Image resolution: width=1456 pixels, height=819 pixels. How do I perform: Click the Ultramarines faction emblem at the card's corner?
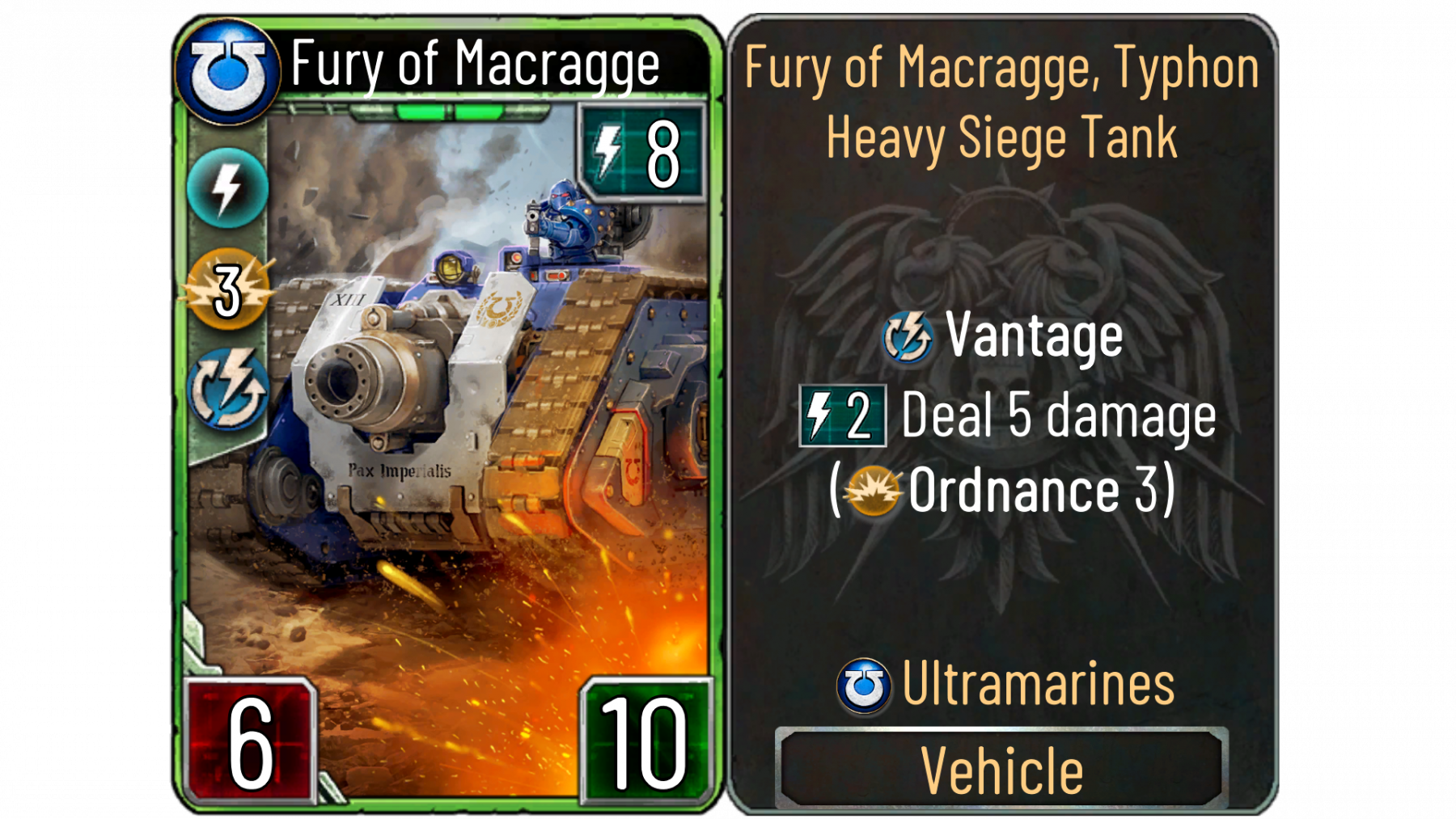(x=227, y=72)
